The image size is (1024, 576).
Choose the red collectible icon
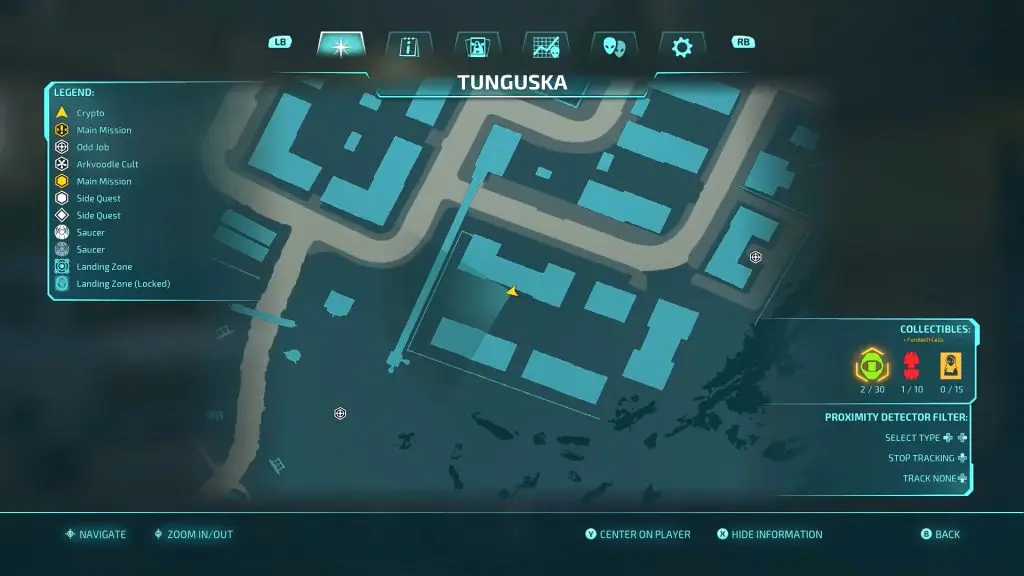click(910, 365)
